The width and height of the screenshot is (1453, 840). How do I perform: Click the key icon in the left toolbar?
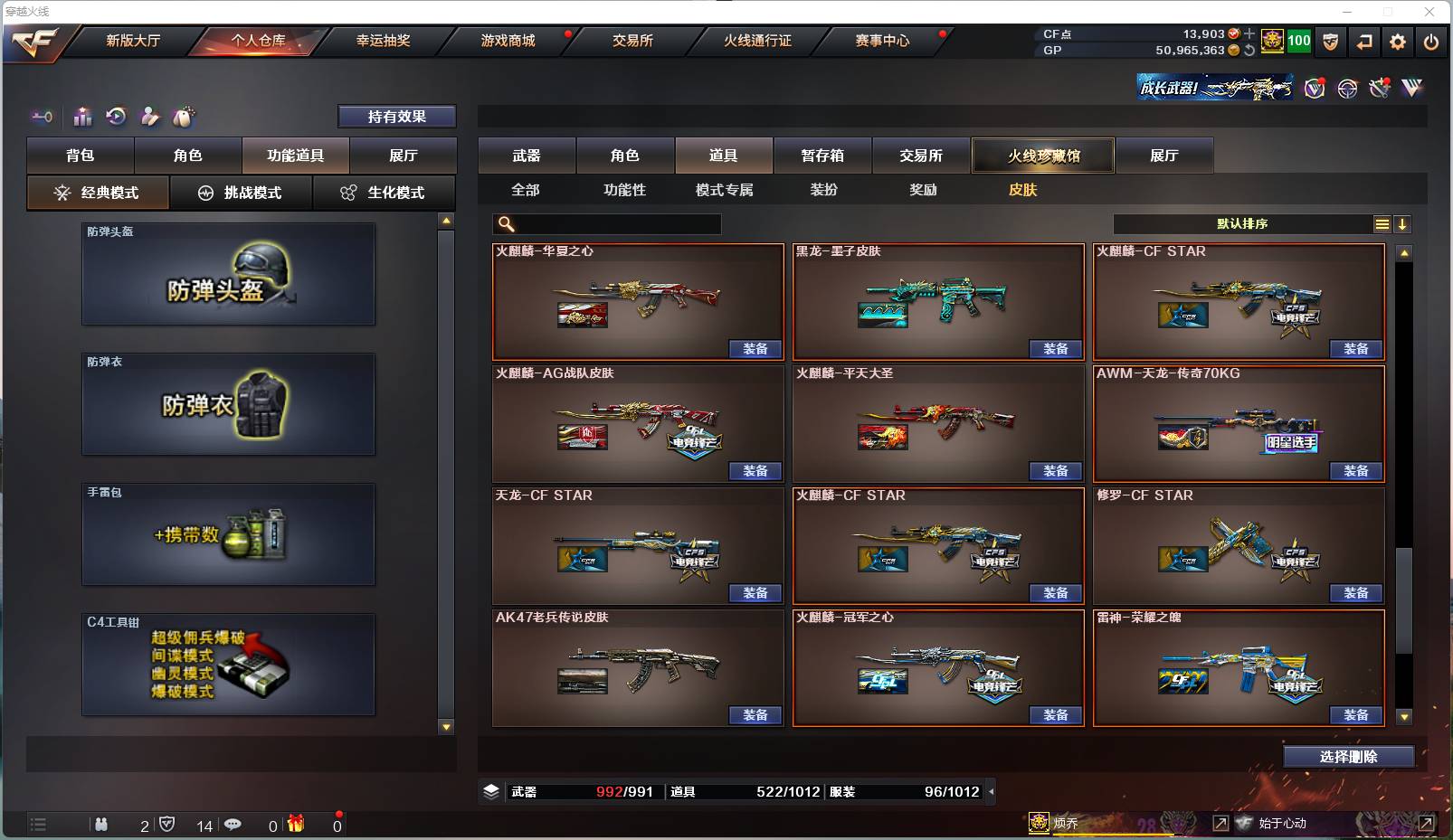click(x=41, y=117)
